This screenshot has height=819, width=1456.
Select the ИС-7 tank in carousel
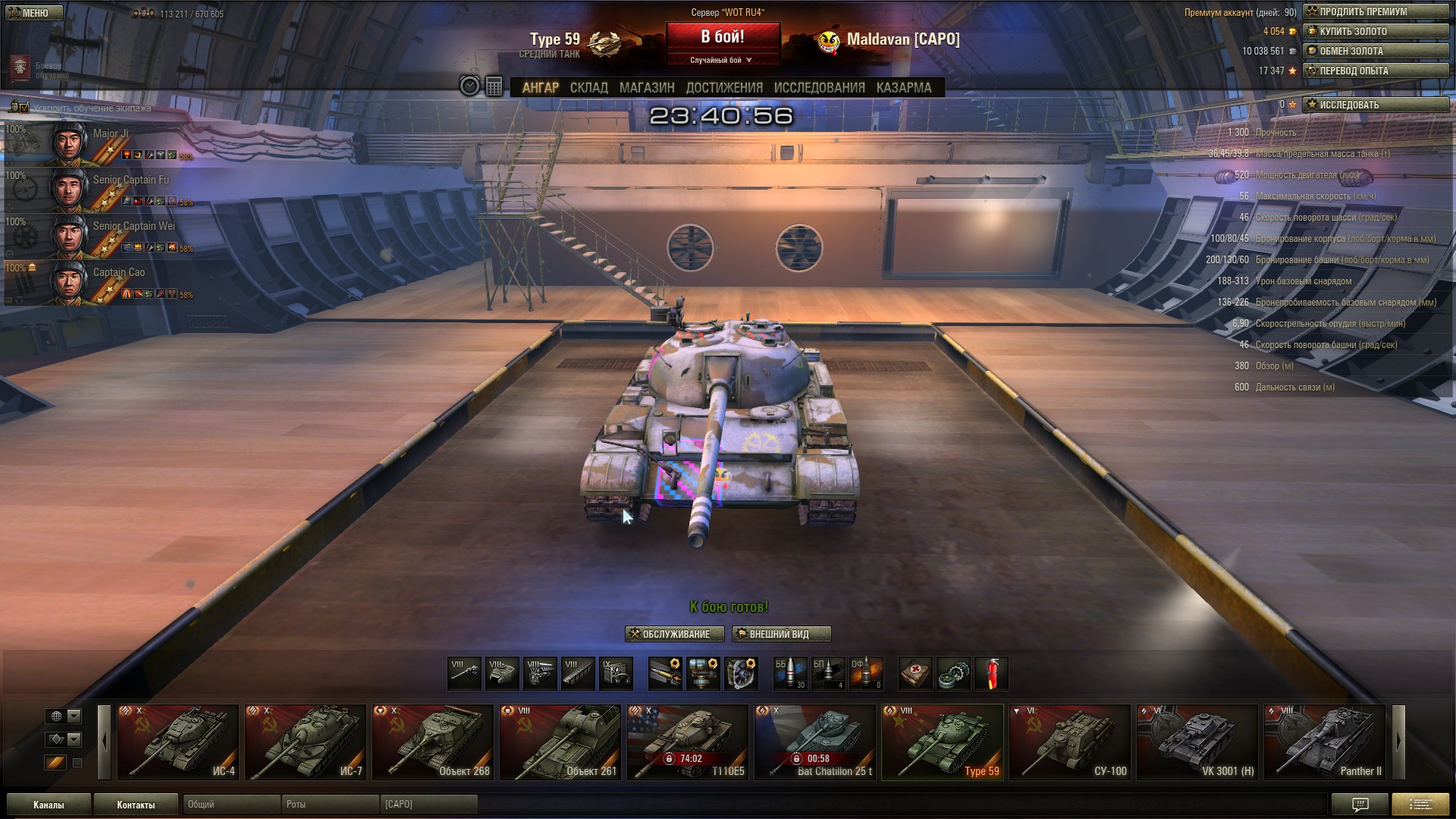[306, 742]
